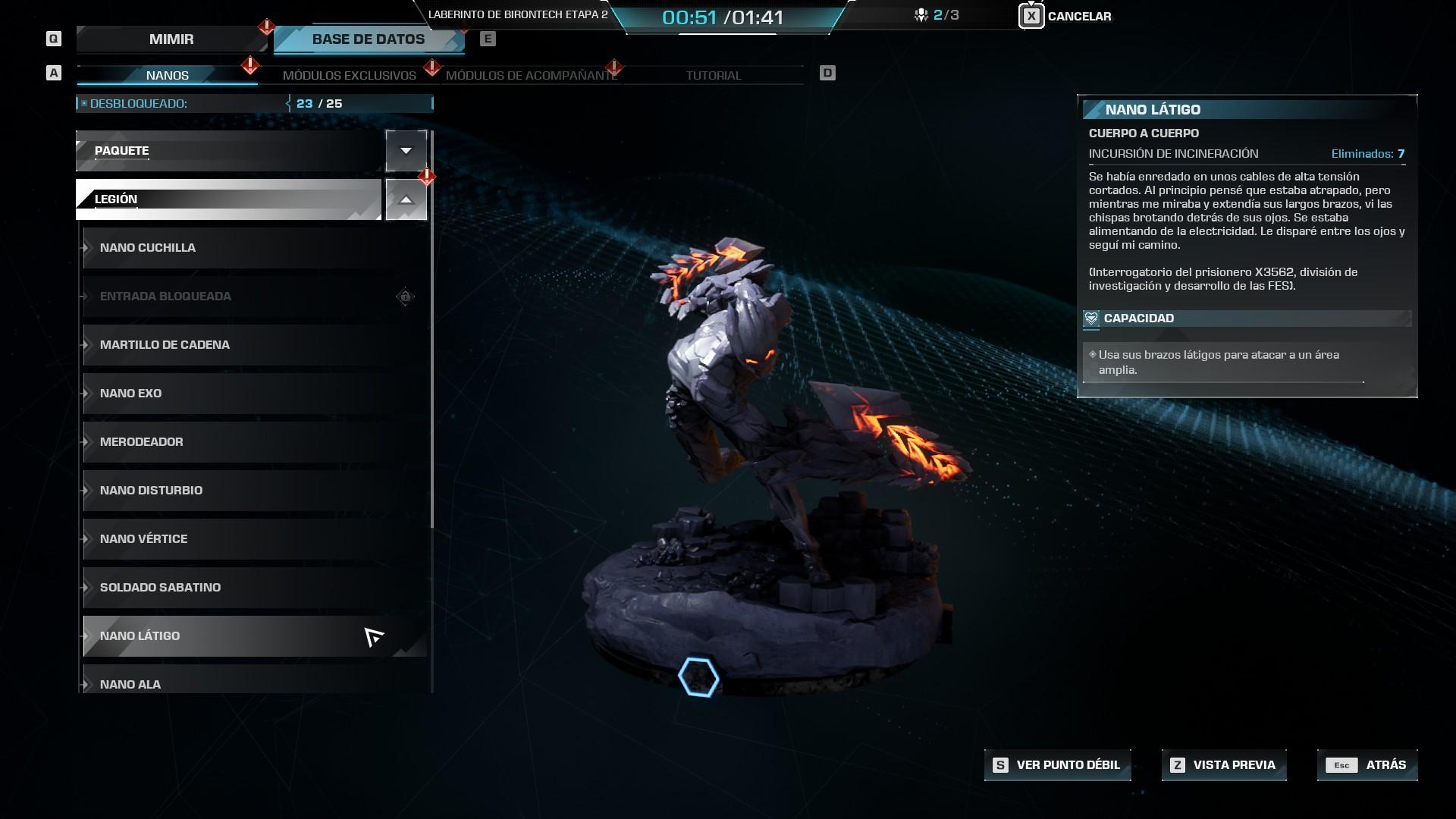Click the Ver Punto Débil button
This screenshot has height=819, width=1456.
point(1058,765)
